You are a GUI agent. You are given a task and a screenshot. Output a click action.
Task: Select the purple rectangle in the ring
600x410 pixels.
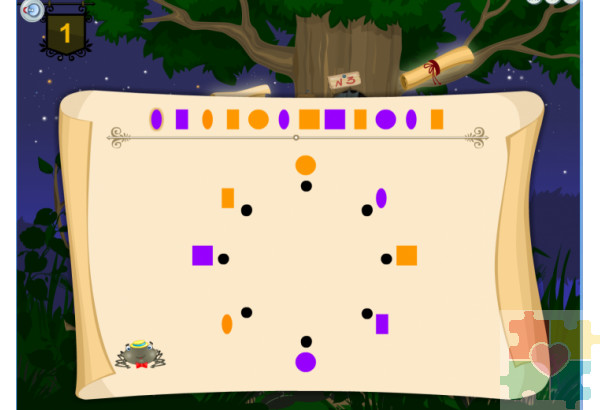coord(382,324)
